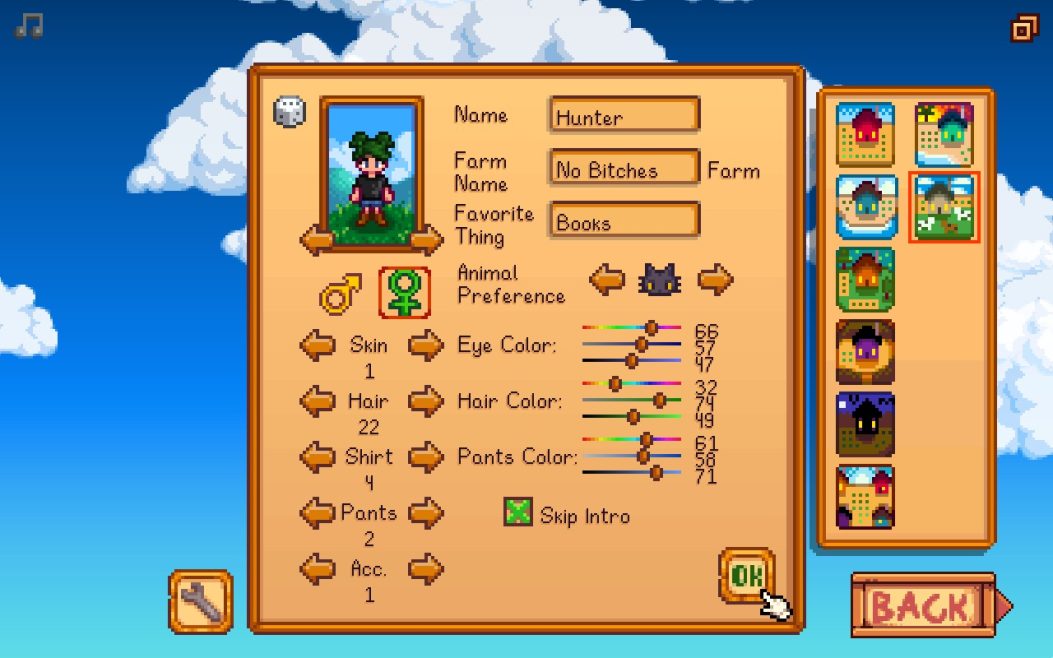The image size is (1053, 658).
Task: Switch to next animal preference
Action: [x=715, y=280]
